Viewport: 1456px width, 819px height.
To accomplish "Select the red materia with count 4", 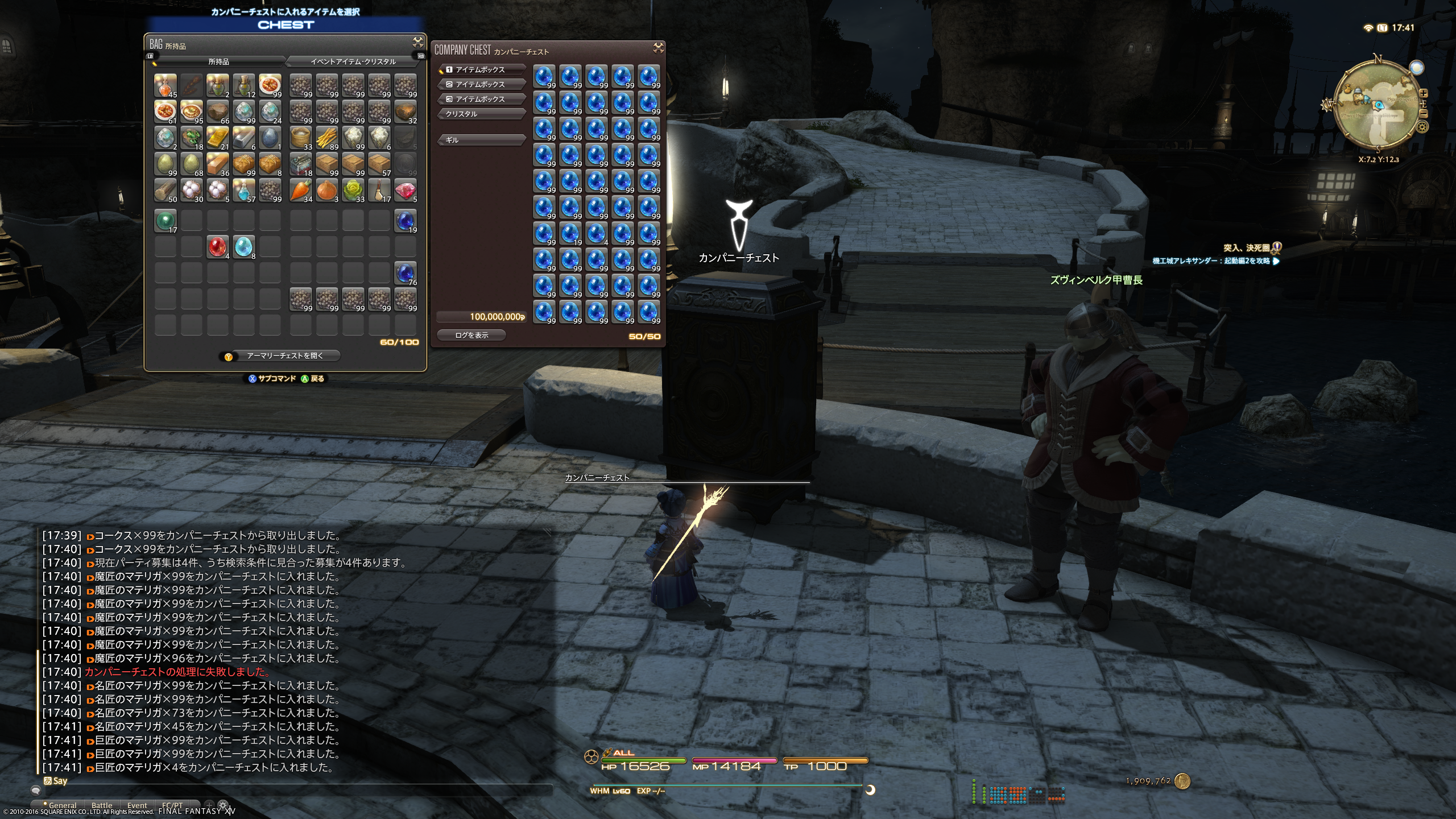I will coord(217,247).
